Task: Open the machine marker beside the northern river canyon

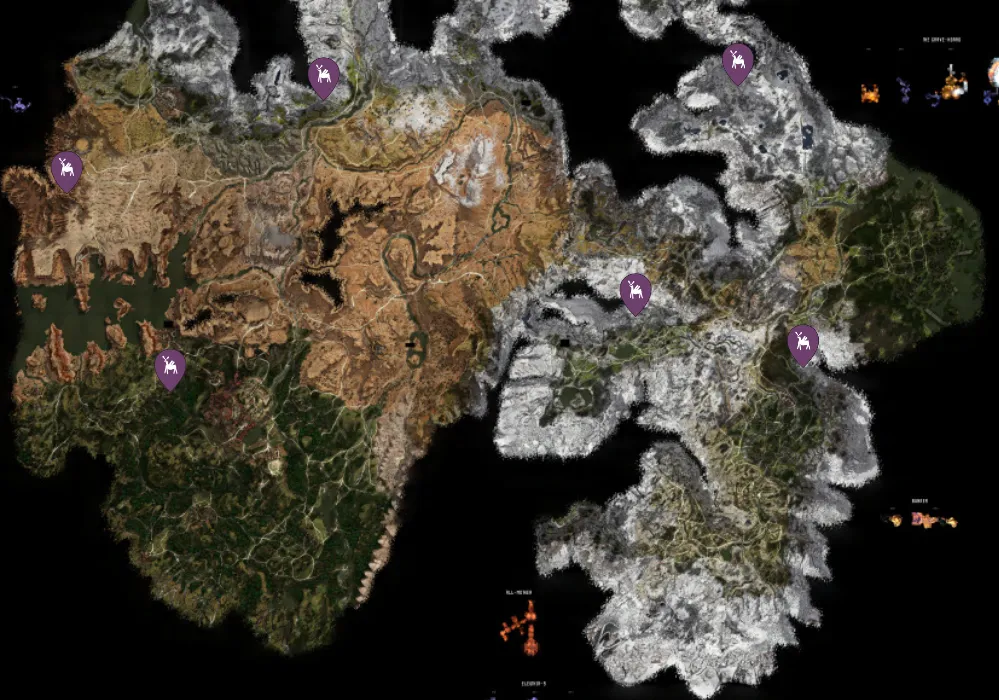Action: click(x=323, y=76)
